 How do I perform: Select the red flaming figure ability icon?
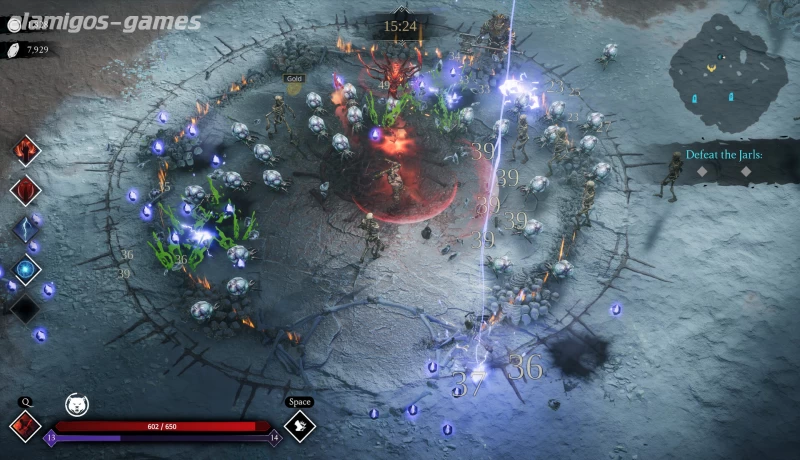(25, 151)
